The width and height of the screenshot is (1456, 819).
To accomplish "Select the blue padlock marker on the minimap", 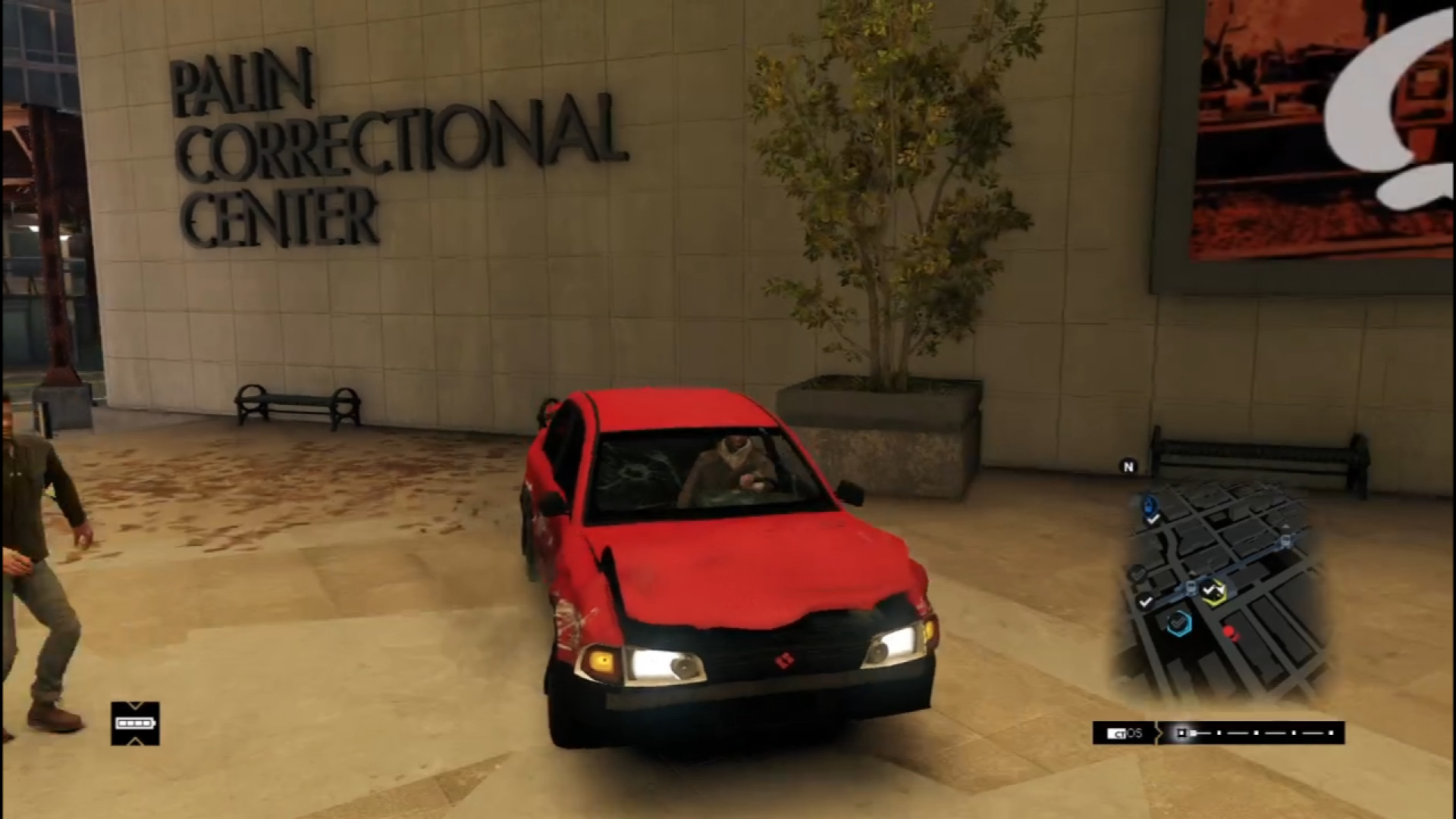I will click(x=1150, y=504).
